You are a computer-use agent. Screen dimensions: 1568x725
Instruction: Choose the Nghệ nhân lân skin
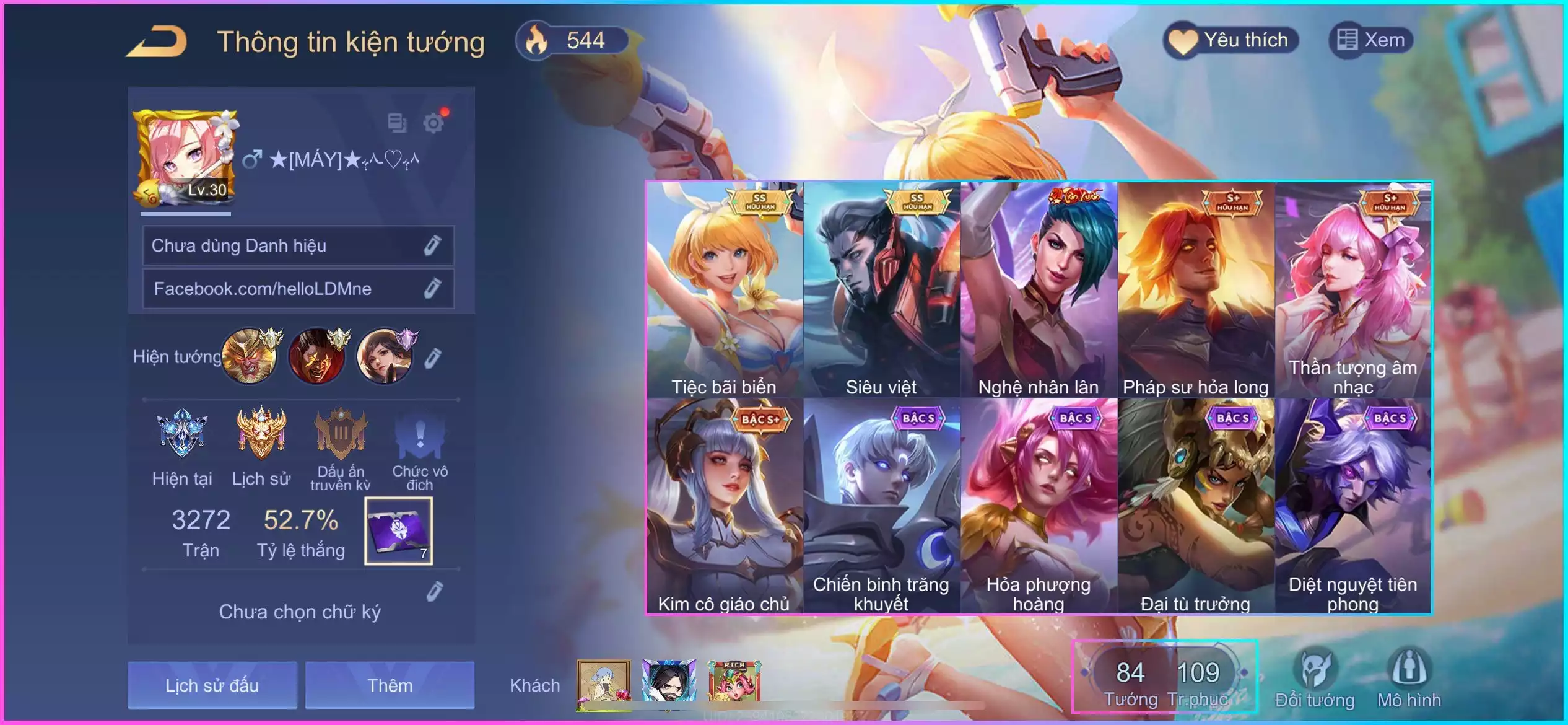1039,290
